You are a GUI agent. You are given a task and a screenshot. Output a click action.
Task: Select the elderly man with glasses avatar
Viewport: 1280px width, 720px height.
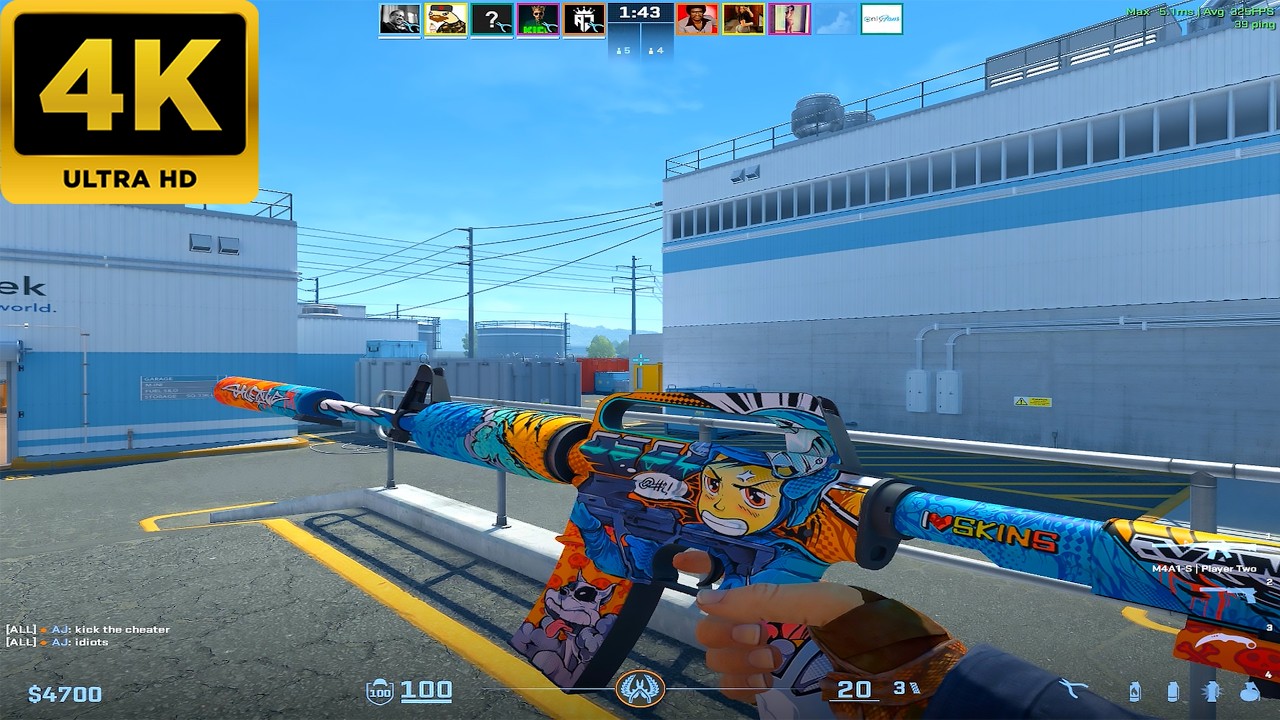coord(399,19)
